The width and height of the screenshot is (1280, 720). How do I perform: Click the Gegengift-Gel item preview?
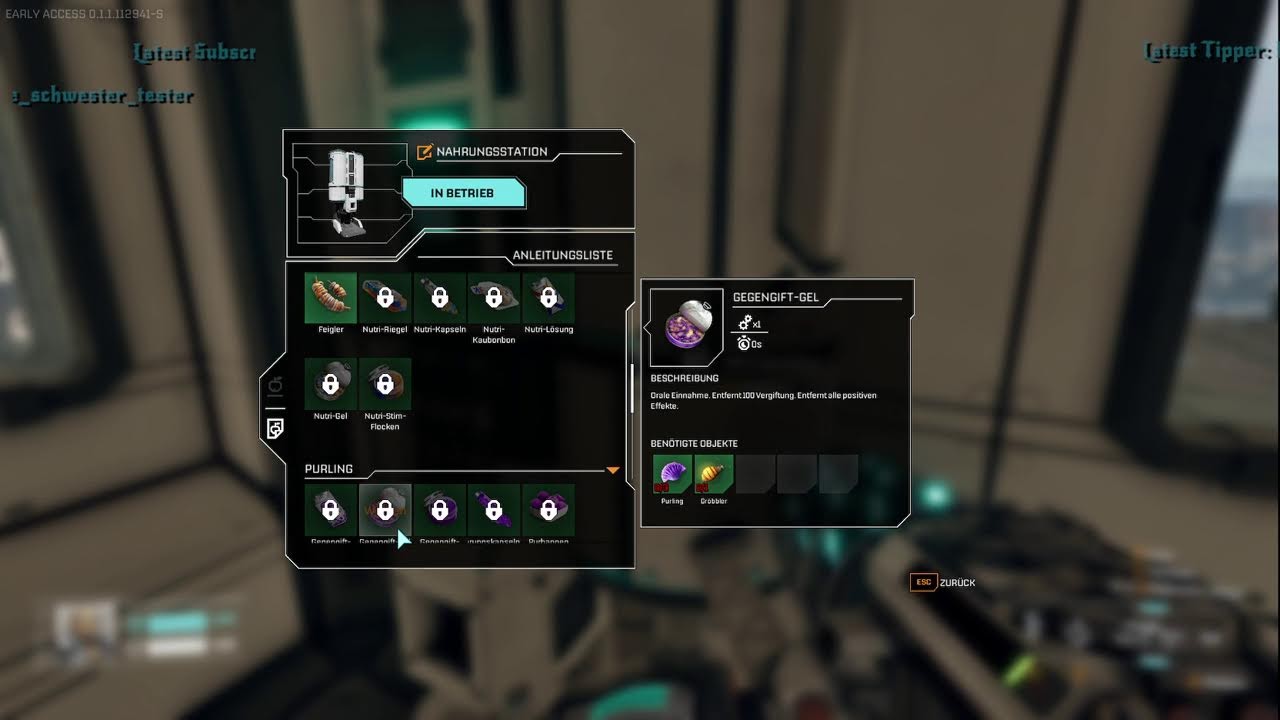pos(686,327)
